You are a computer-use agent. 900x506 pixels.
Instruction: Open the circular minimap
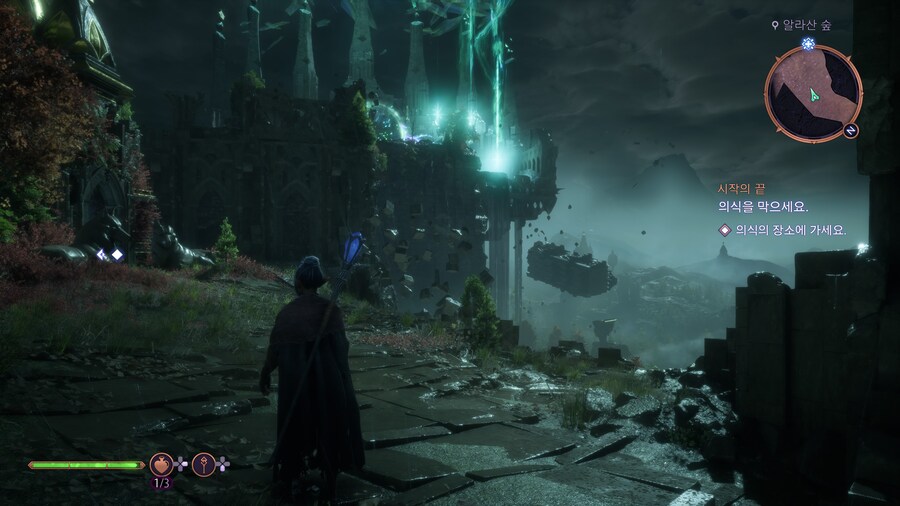click(x=811, y=92)
